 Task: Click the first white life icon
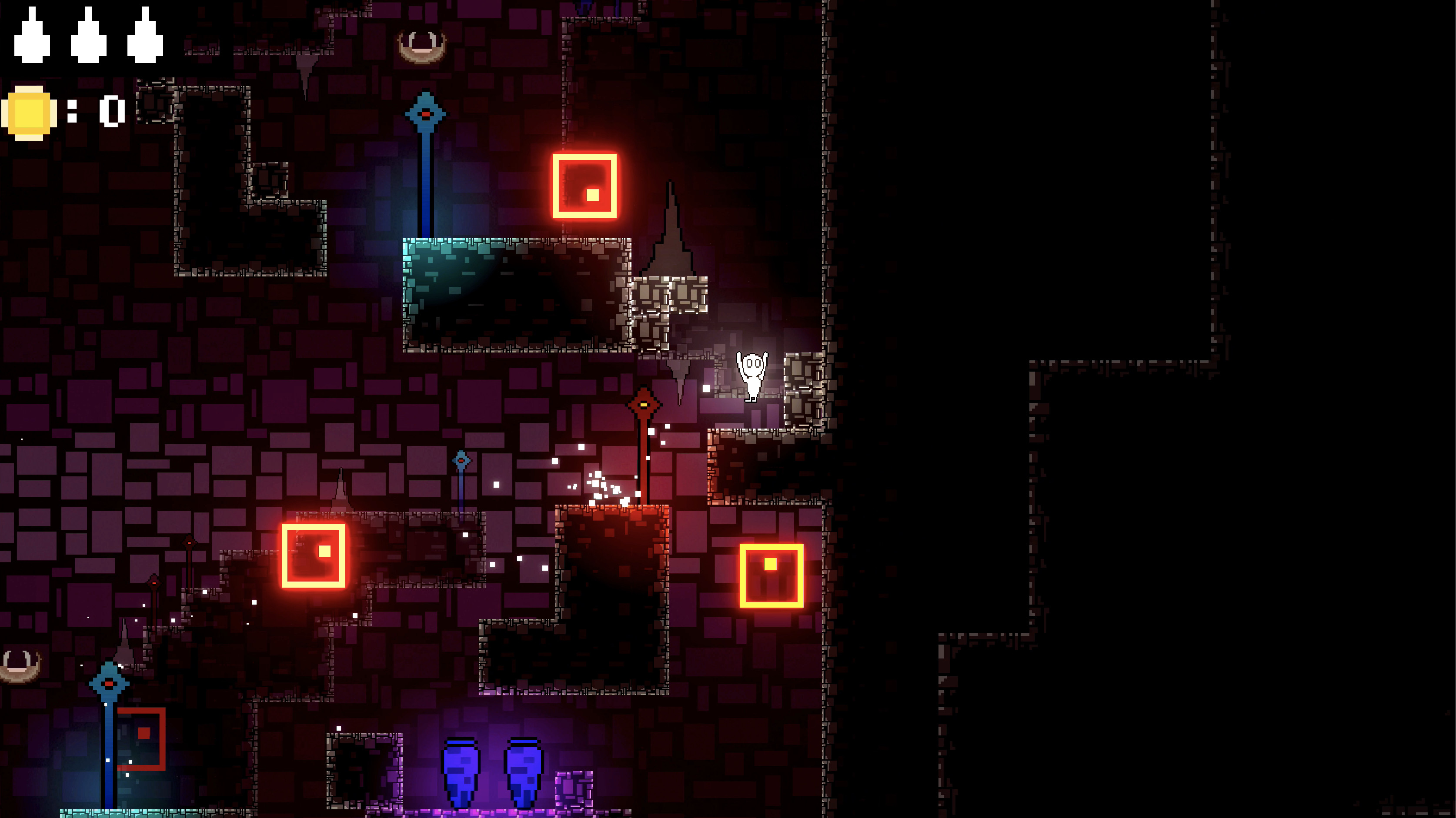pos(32,35)
